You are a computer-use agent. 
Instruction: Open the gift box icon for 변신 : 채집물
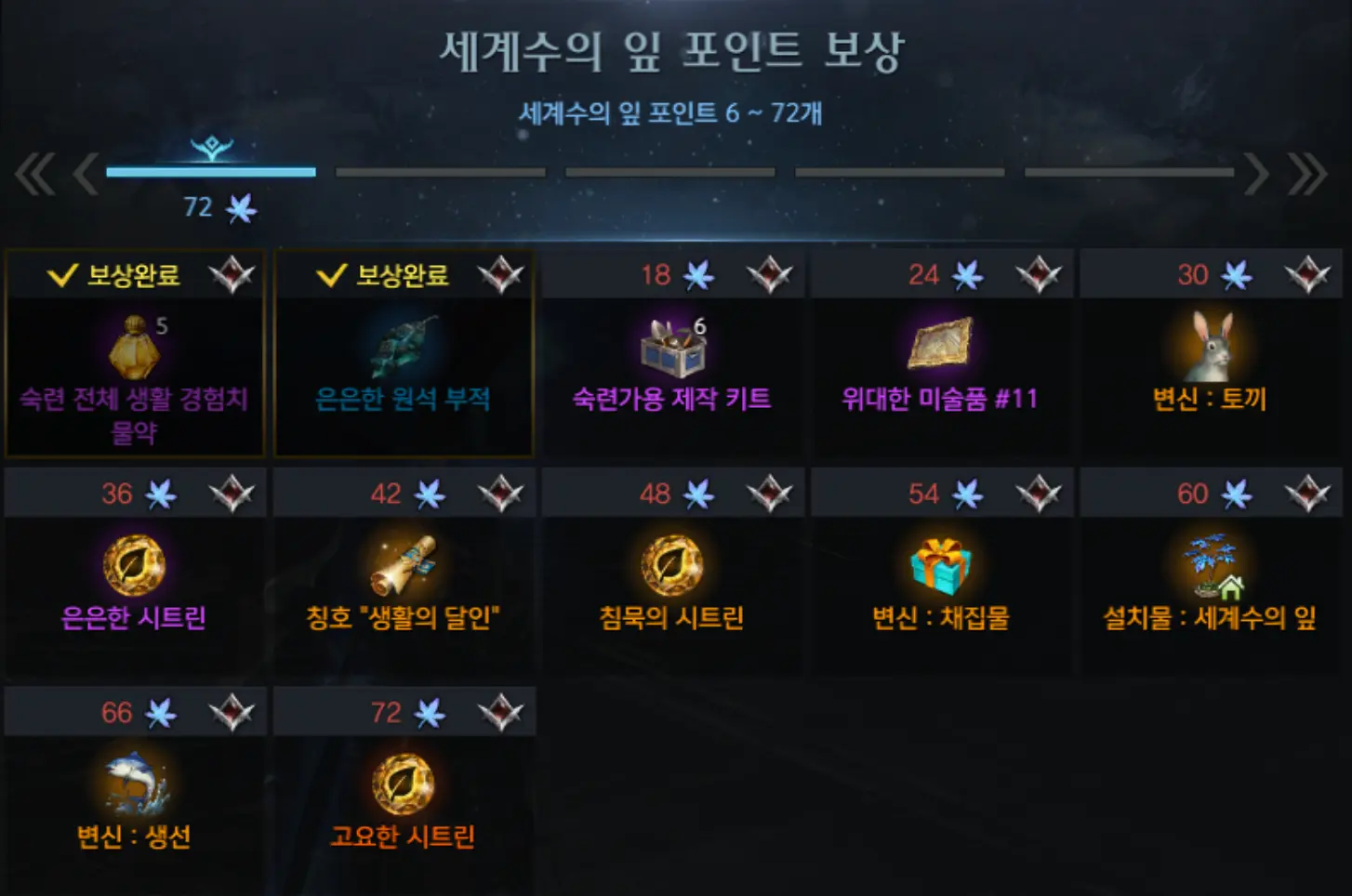coord(940,564)
